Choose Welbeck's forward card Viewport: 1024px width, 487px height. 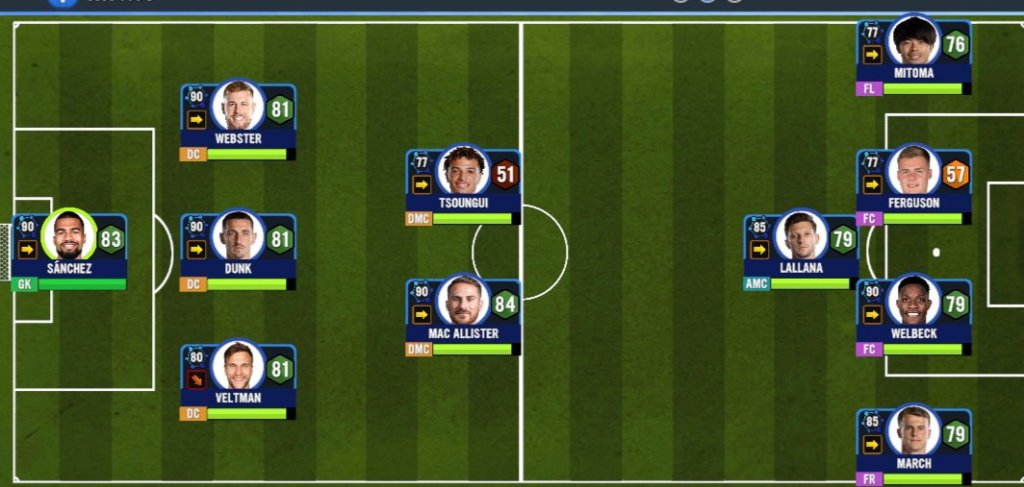coord(912,314)
